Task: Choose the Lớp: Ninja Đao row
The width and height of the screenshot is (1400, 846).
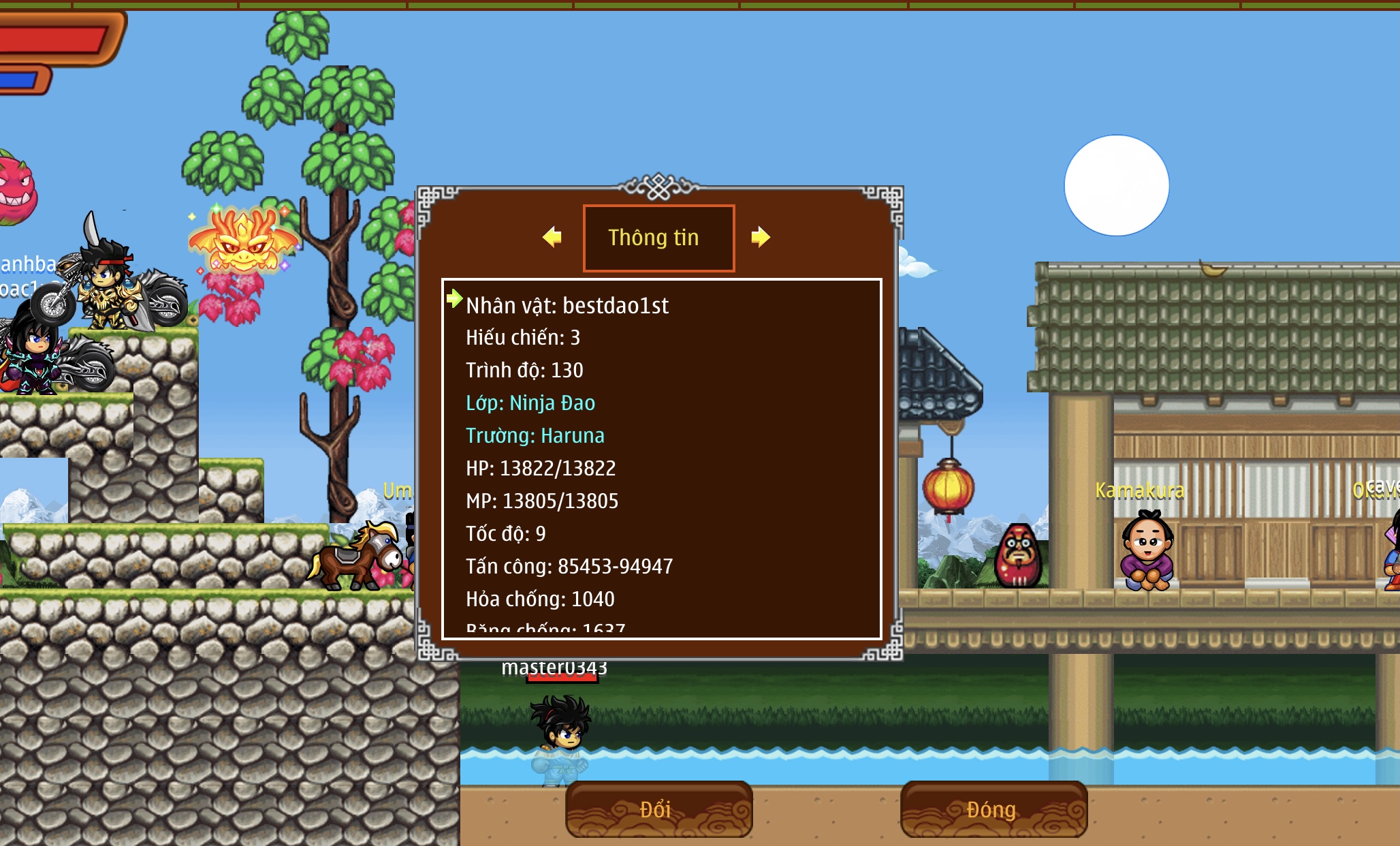Action: coord(530,403)
